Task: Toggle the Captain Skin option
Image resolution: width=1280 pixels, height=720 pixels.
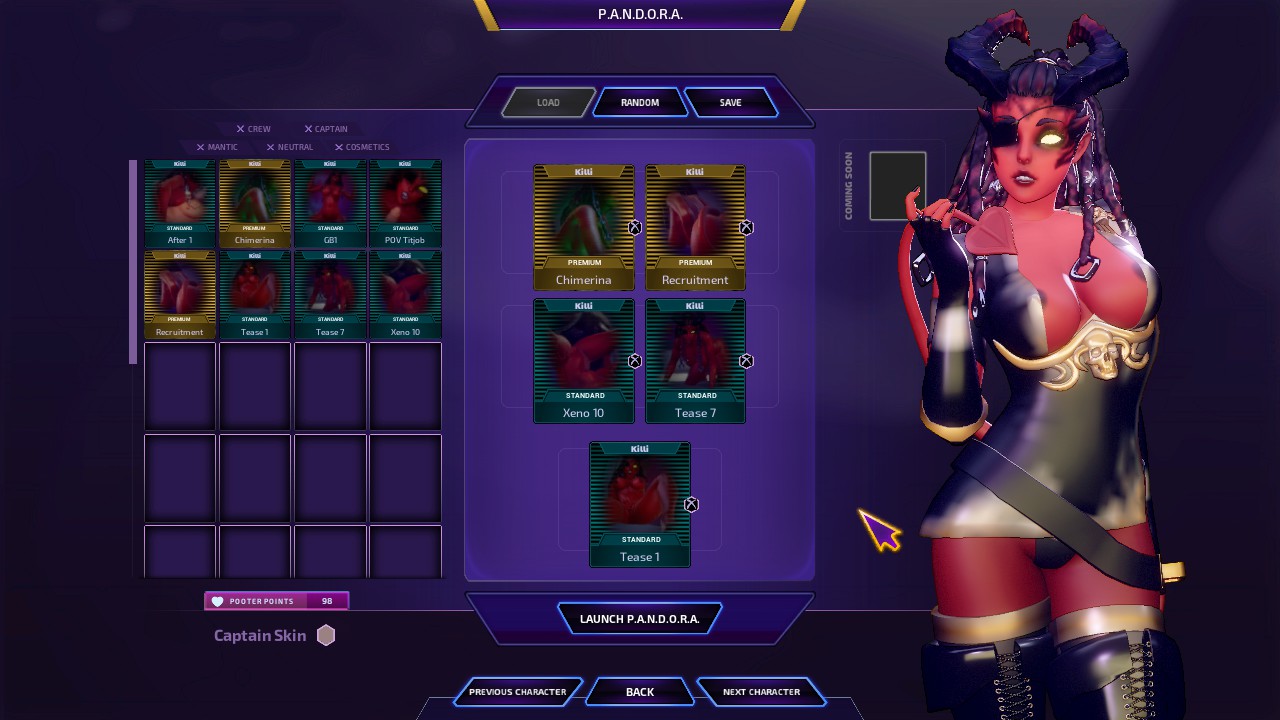Action: [x=326, y=635]
